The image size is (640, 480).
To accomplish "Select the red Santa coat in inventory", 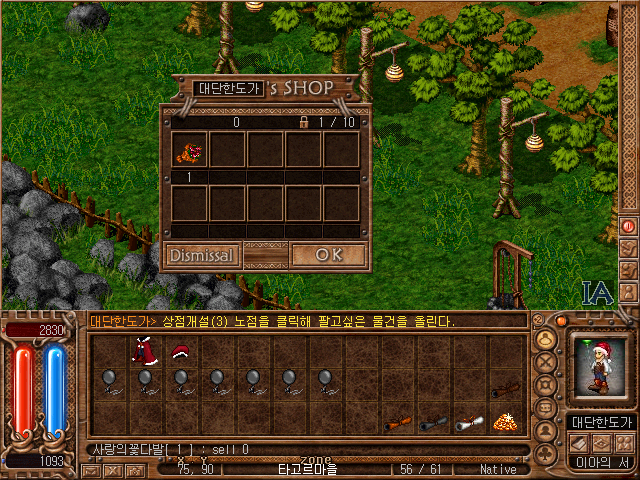I will (144, 352).
